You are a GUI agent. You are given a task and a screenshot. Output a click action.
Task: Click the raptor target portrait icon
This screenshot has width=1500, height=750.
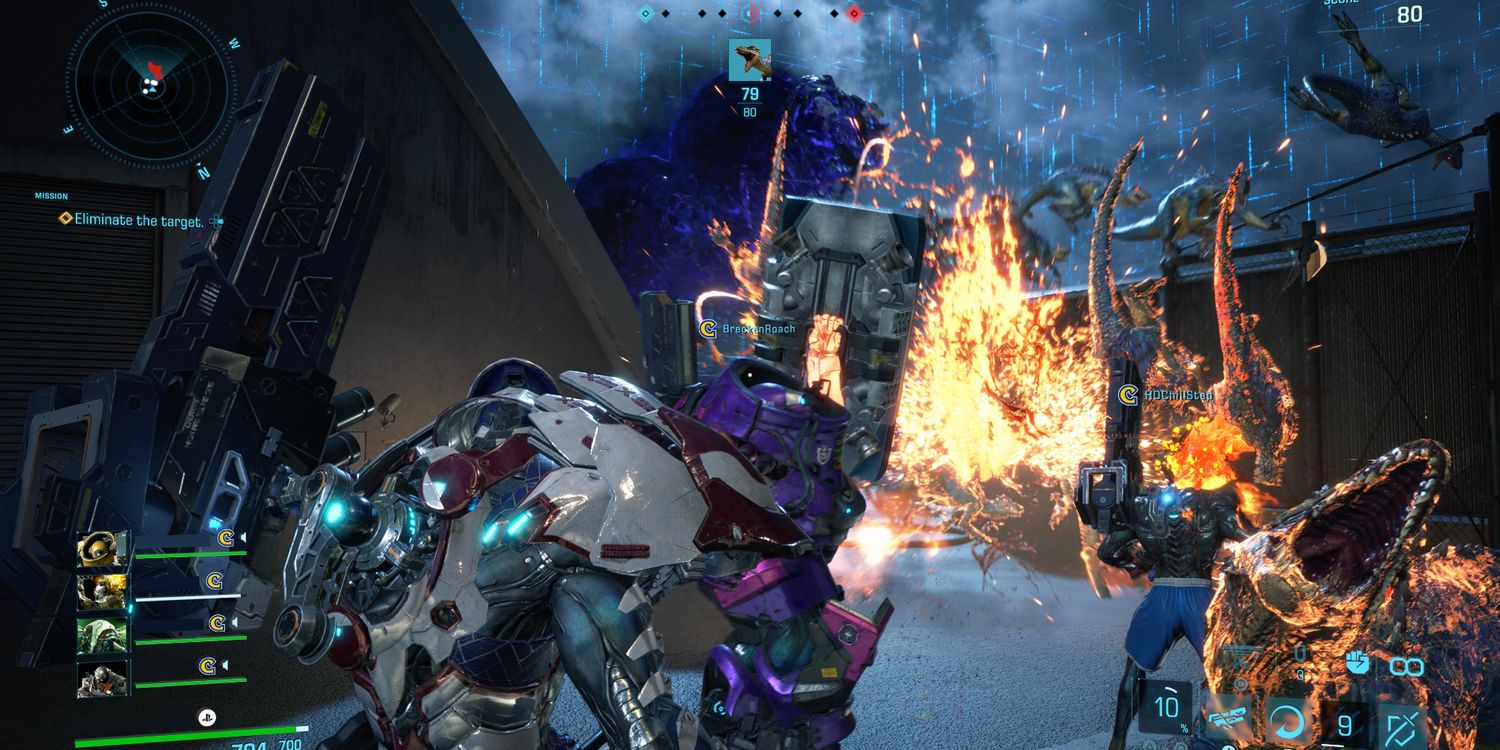tap(749, 60)
